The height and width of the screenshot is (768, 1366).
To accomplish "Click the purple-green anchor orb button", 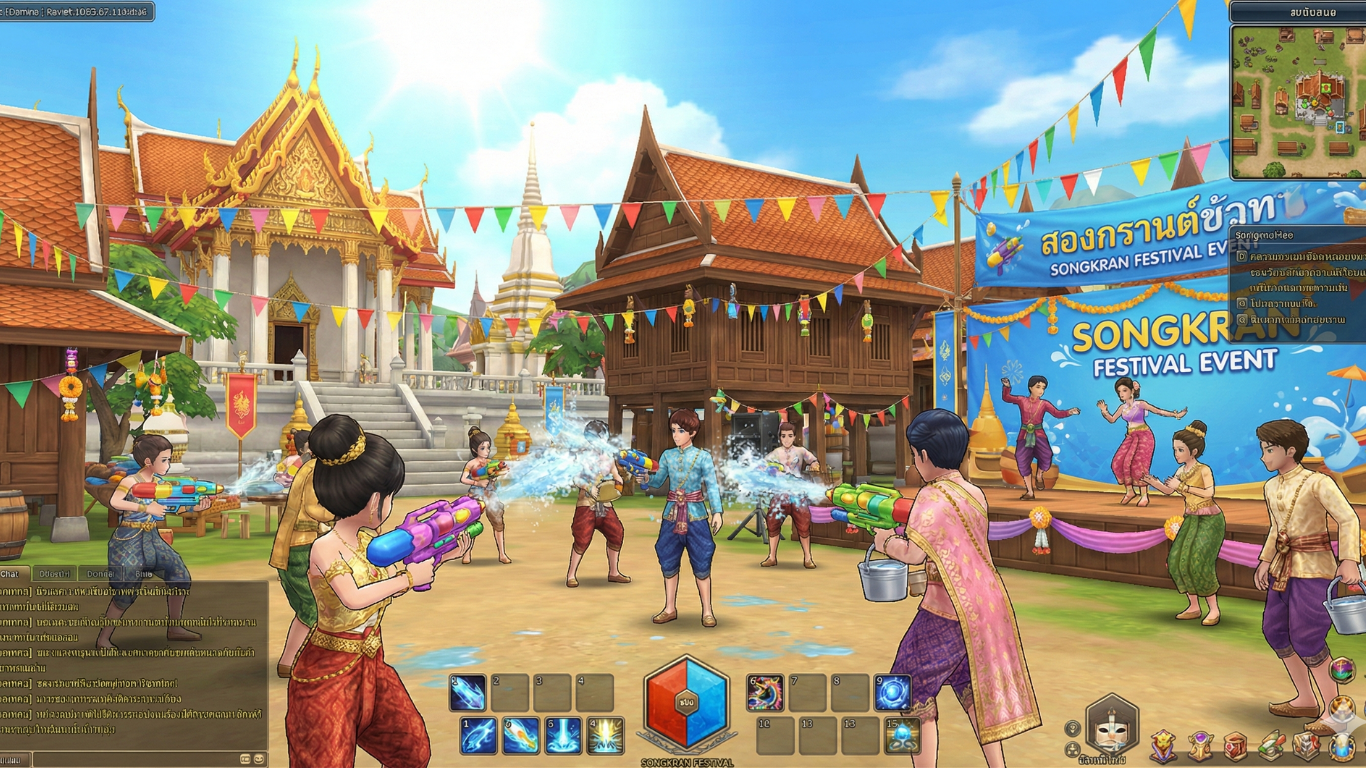I will click(x=1343, y=669).
